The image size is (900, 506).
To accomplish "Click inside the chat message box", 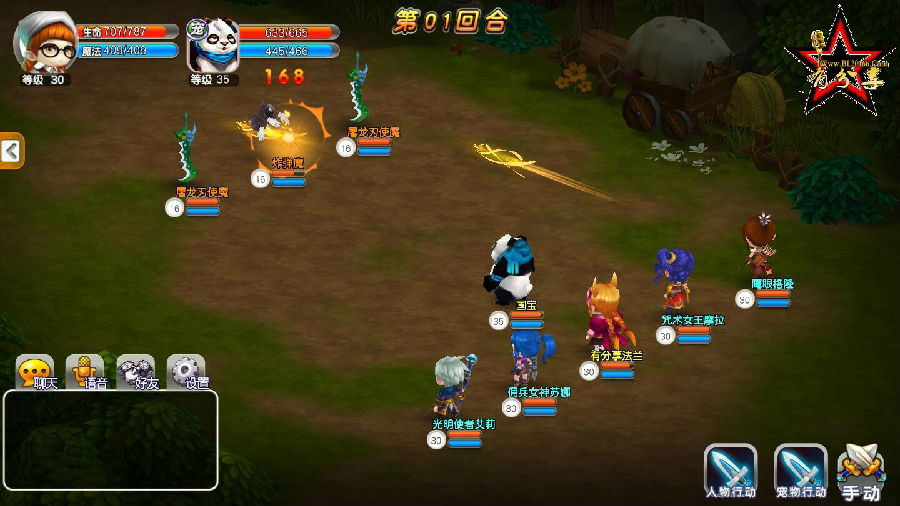I will [110, 440].
